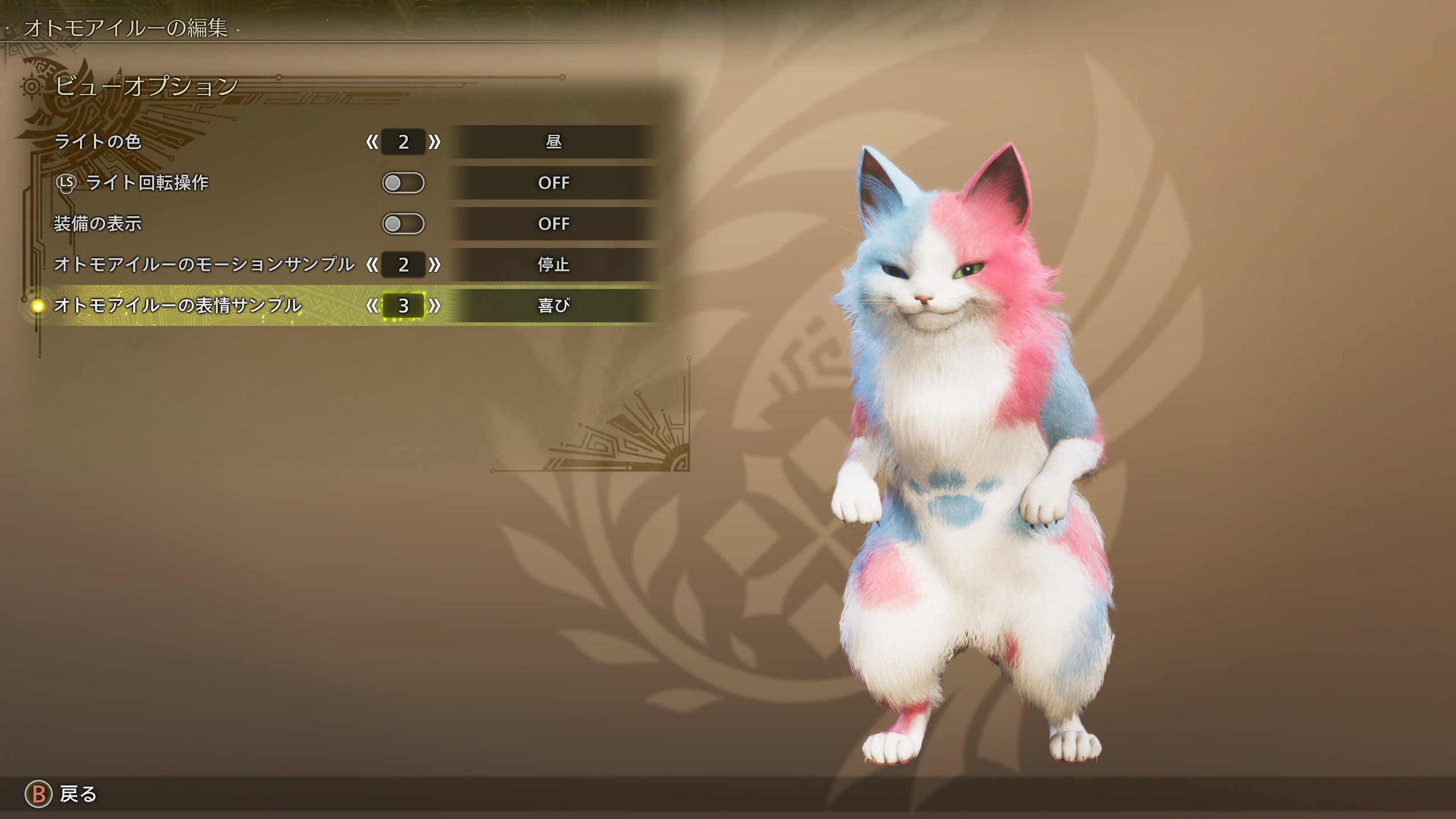Toggle the 装備の表示 switch

click(x=403, y=224)
